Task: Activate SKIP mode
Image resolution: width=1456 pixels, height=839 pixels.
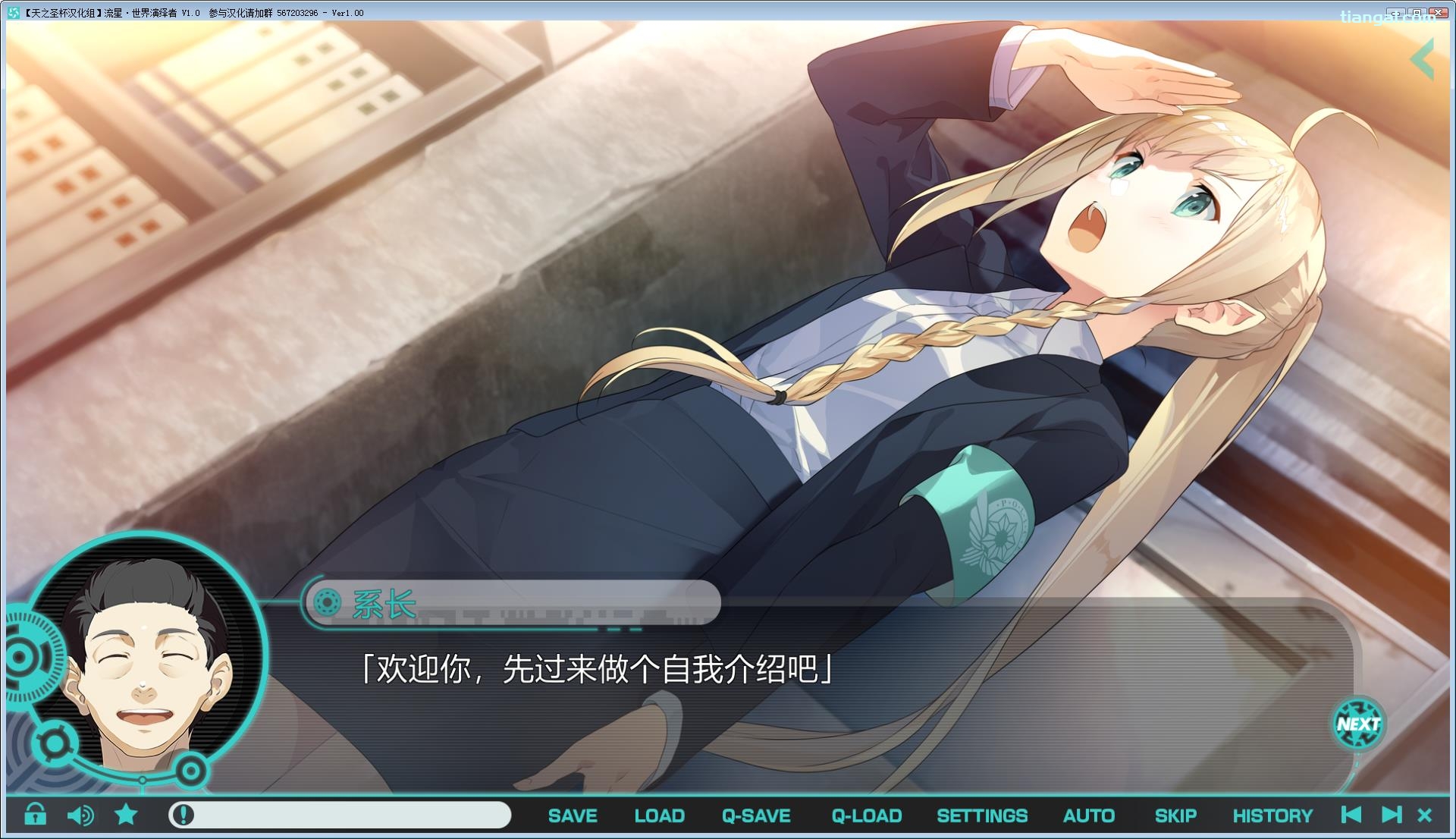Action: (1175, 815)
